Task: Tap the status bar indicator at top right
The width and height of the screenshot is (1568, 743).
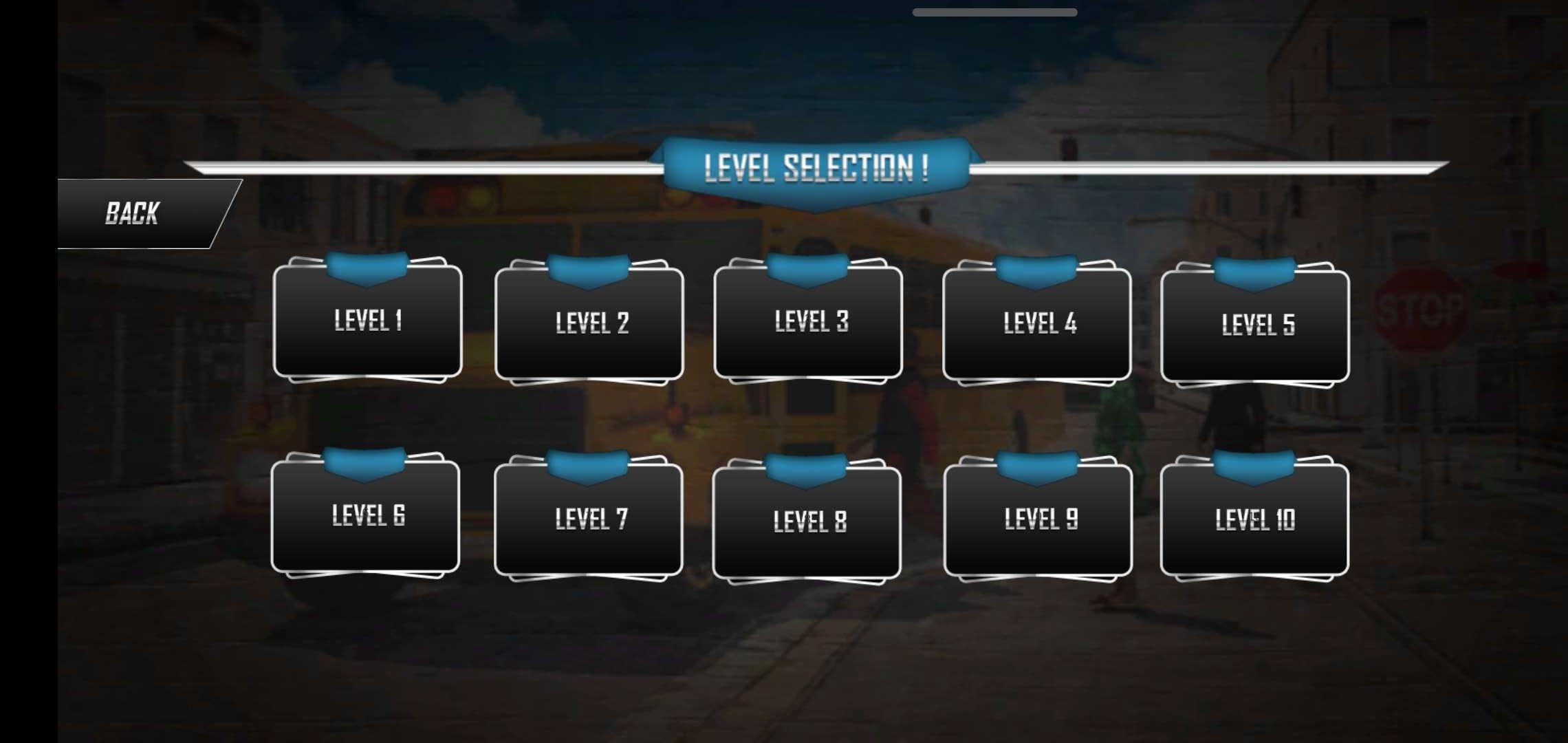Action: (994, 11)
